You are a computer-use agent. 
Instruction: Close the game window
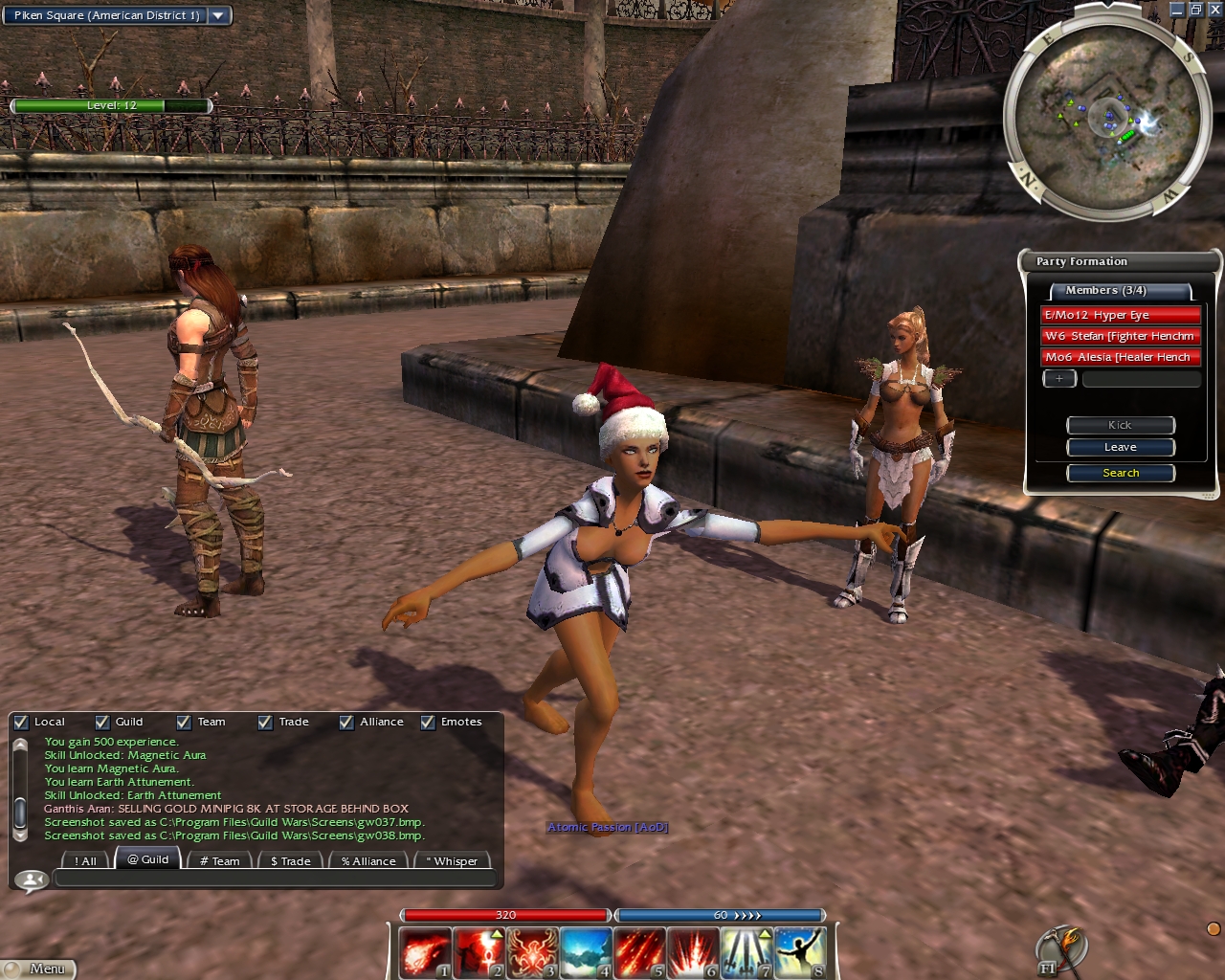pos(1214,10)
